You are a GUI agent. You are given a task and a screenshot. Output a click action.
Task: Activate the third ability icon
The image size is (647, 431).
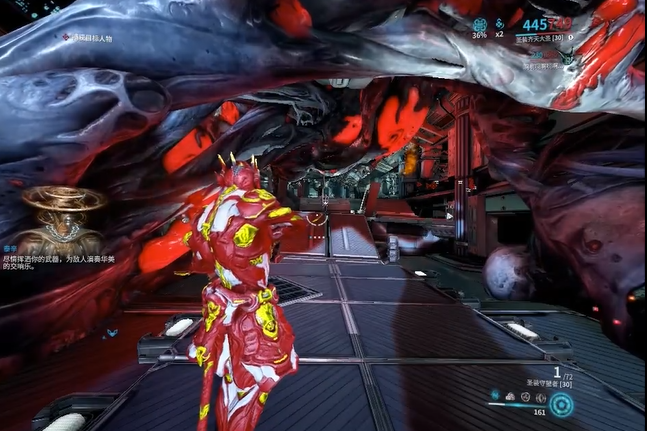(524, 396)
